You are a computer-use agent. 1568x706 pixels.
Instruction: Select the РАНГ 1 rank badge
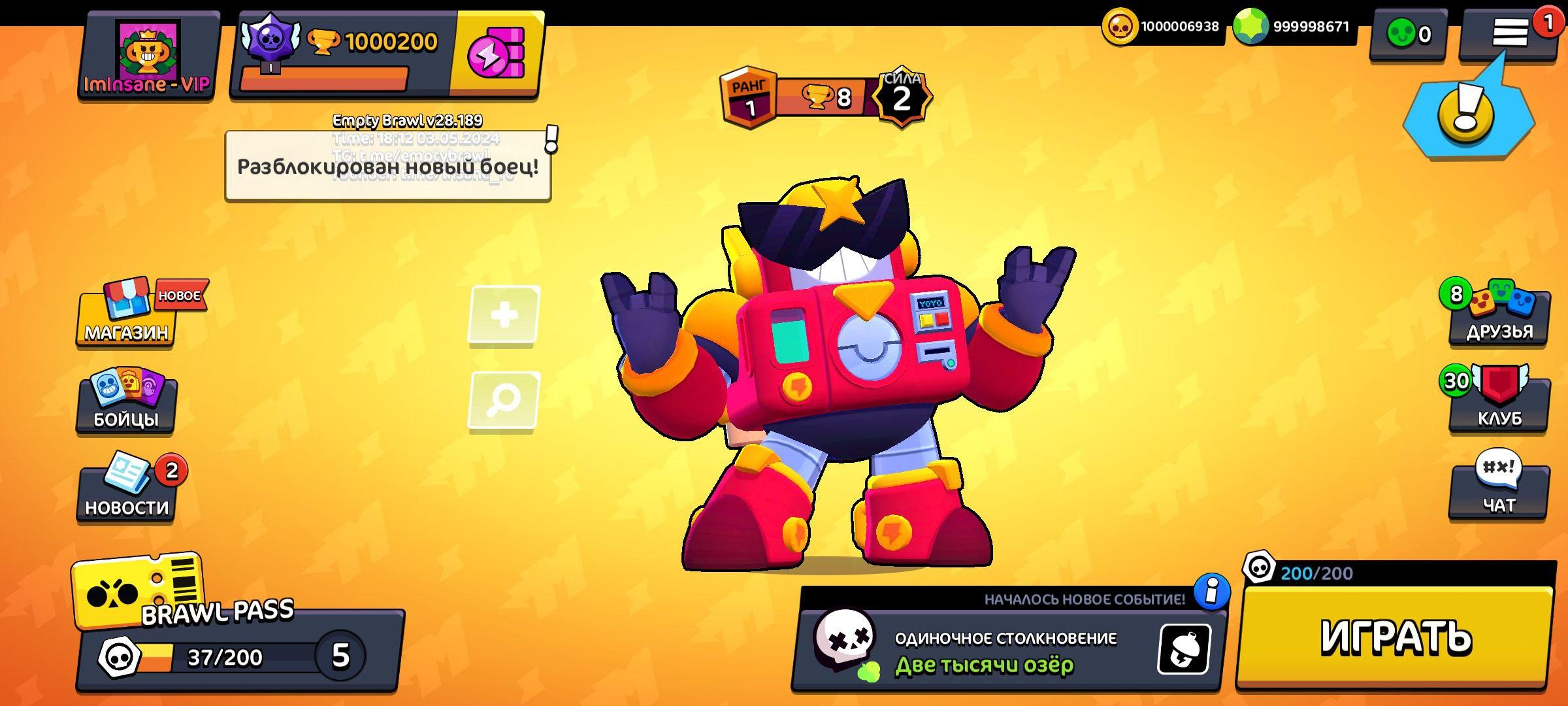point(749,93)
